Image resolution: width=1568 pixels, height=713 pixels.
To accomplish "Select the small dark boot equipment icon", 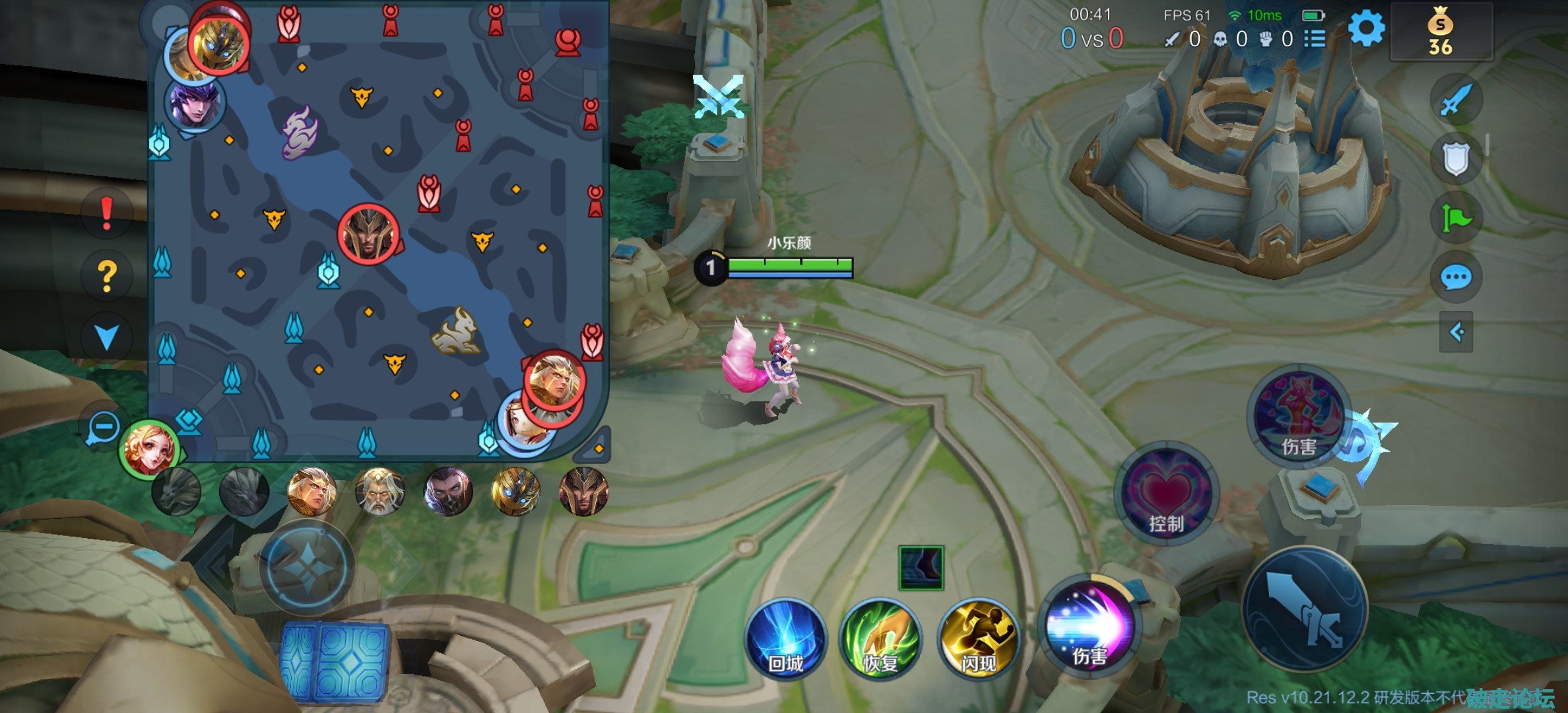I will point(921,568).
